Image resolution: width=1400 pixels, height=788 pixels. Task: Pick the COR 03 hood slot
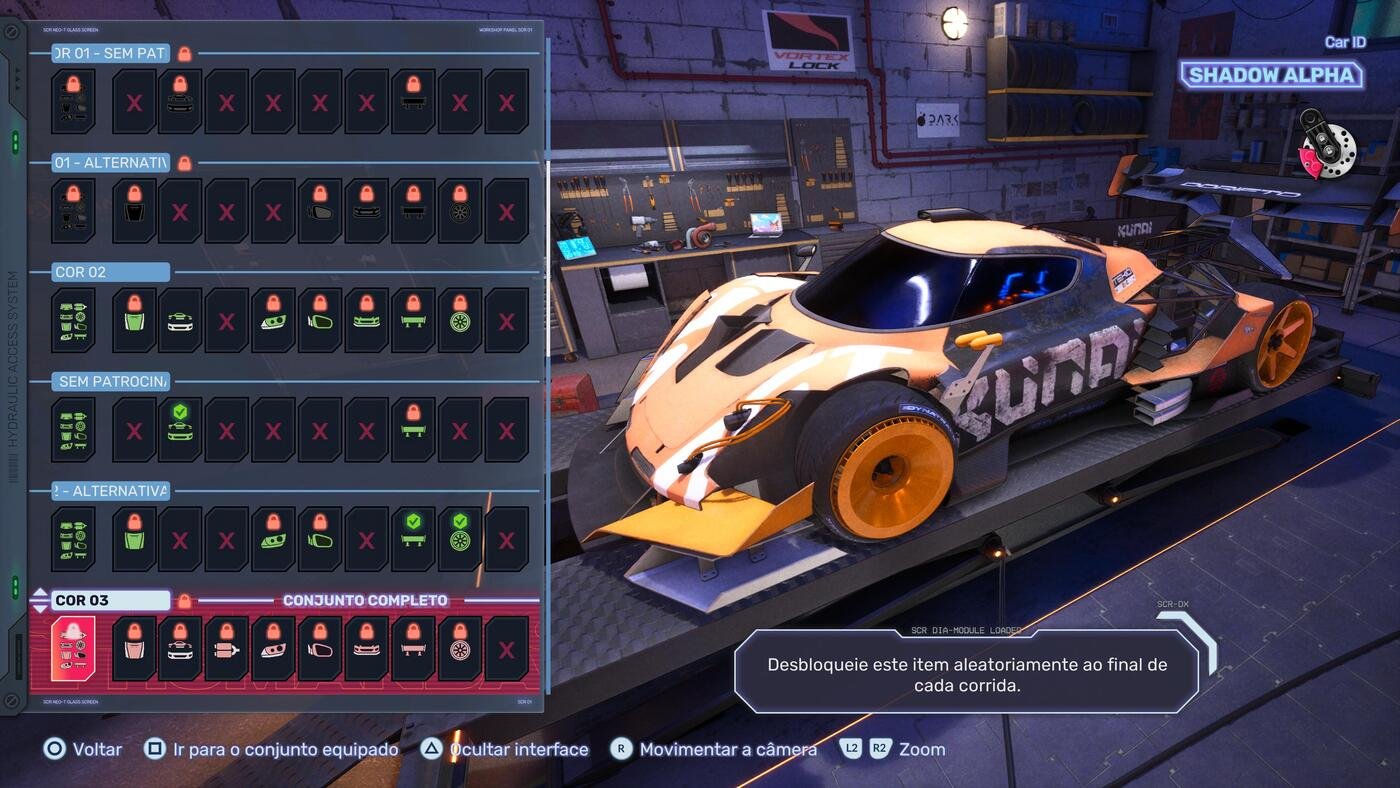click(x=134, y=648)
